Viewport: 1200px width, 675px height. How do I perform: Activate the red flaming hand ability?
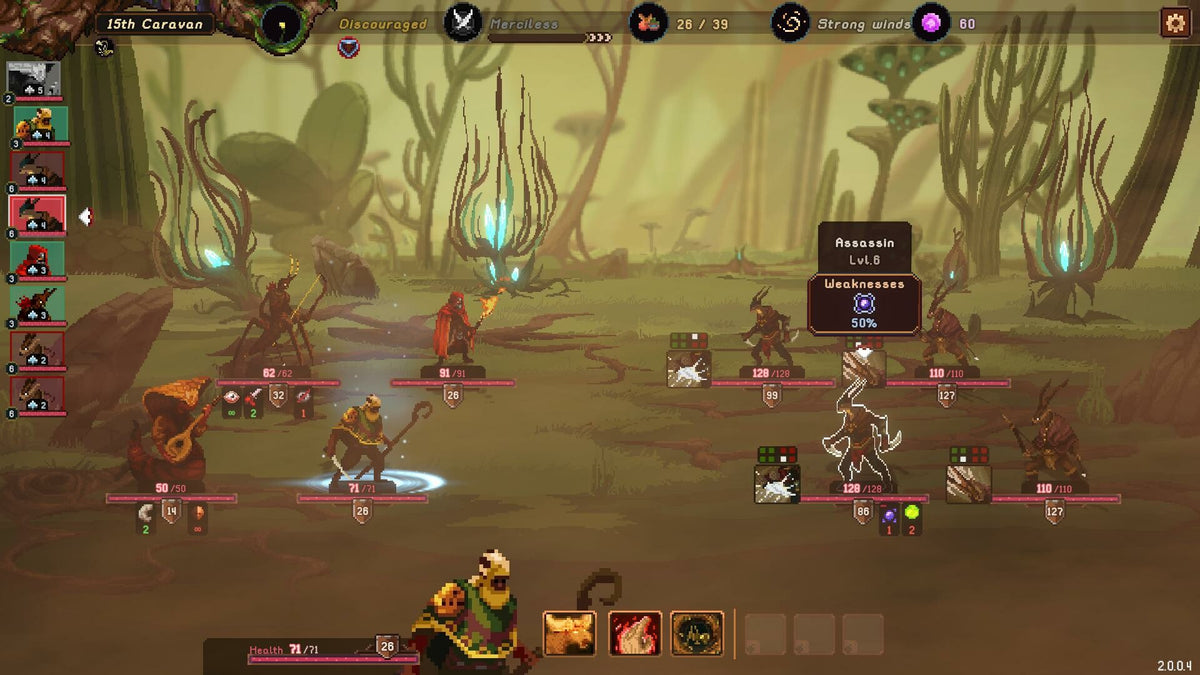[635, 633]
